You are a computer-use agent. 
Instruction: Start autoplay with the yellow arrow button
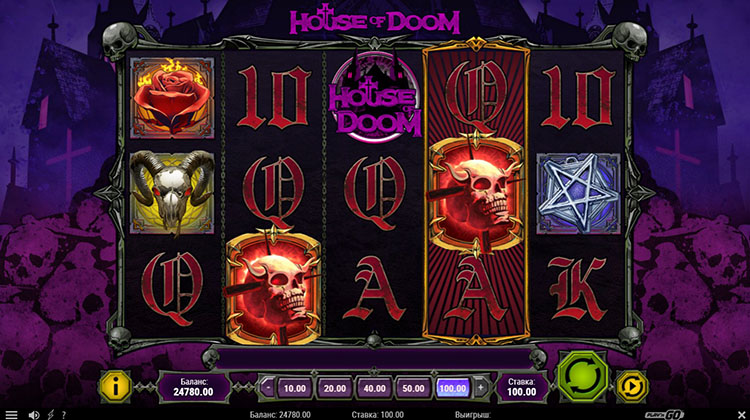631,385
